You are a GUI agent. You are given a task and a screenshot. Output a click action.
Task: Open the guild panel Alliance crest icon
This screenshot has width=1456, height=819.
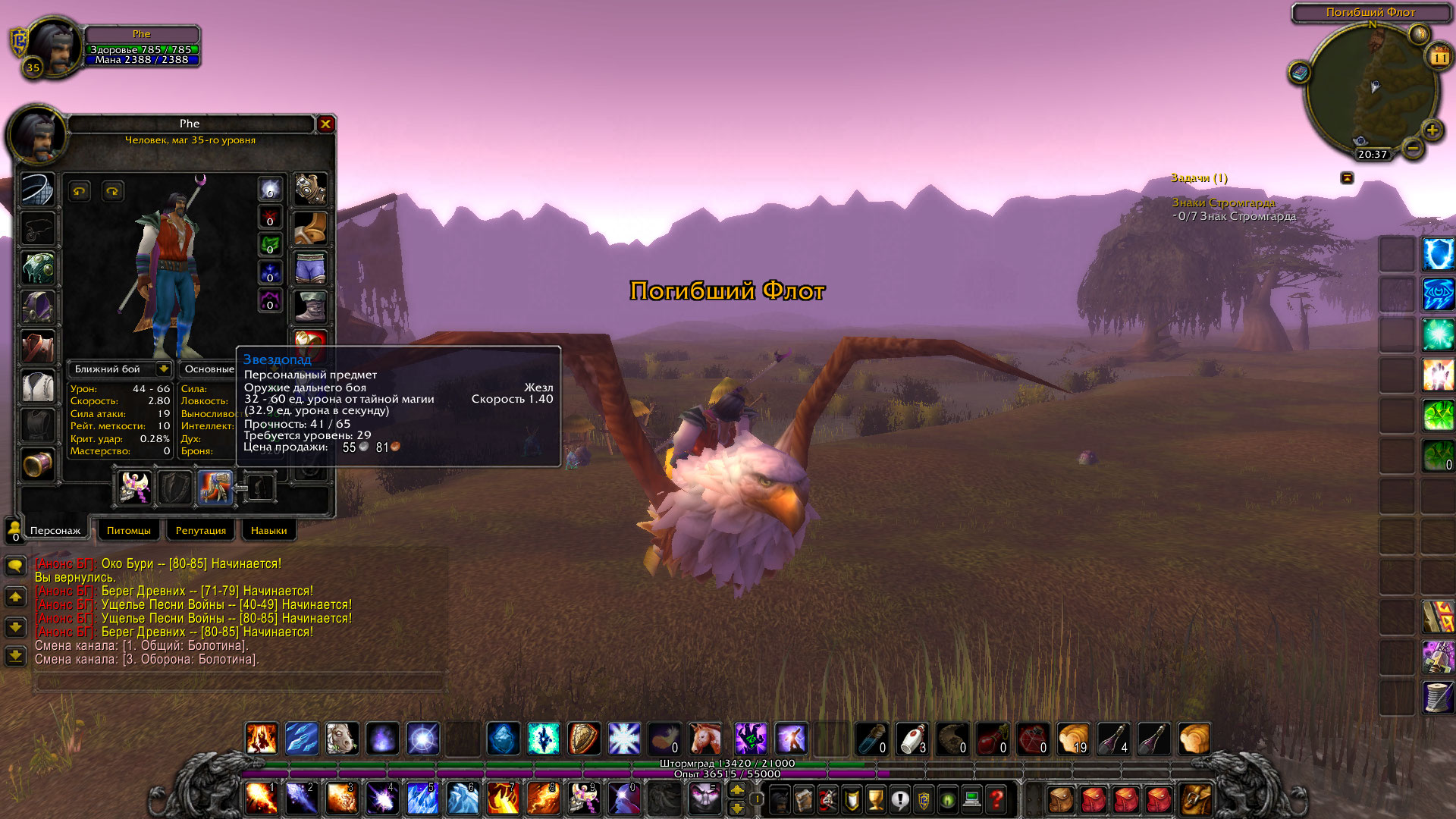922,800
